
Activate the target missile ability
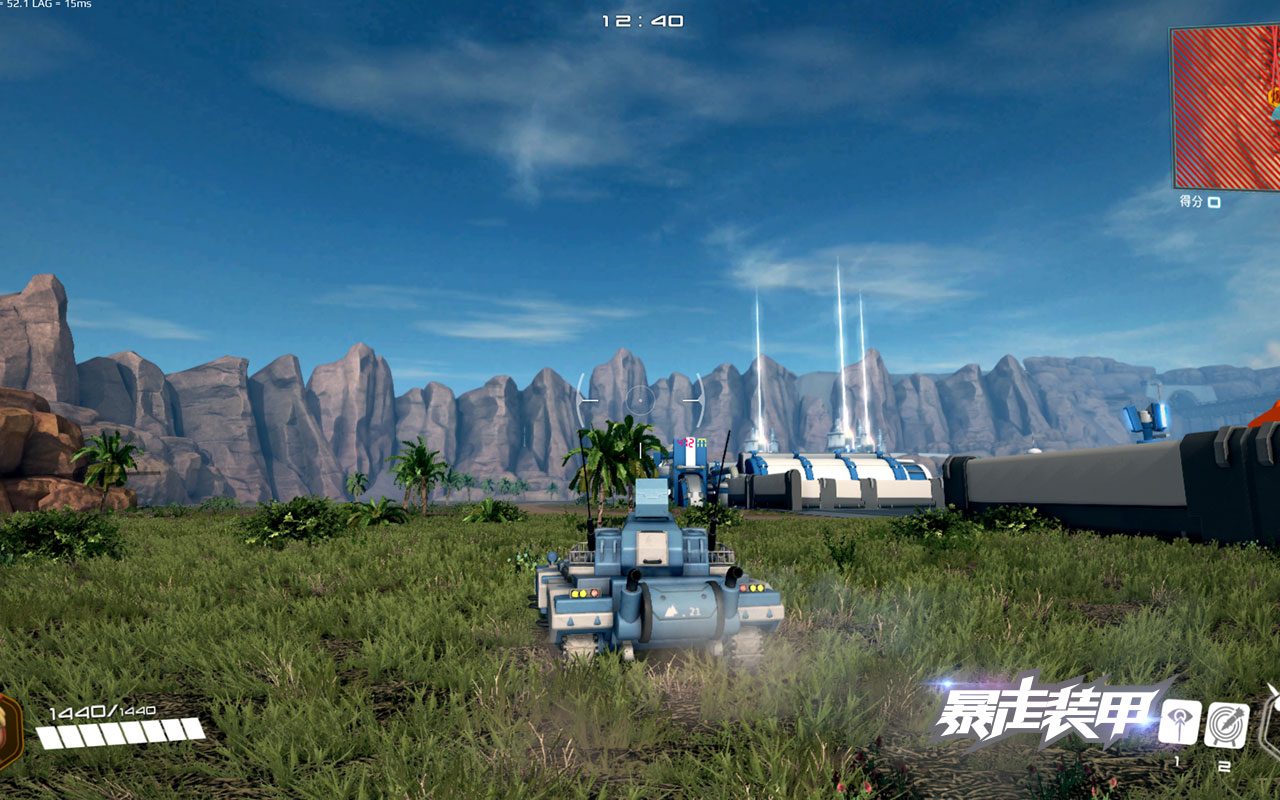click(x=1226, y=724)
